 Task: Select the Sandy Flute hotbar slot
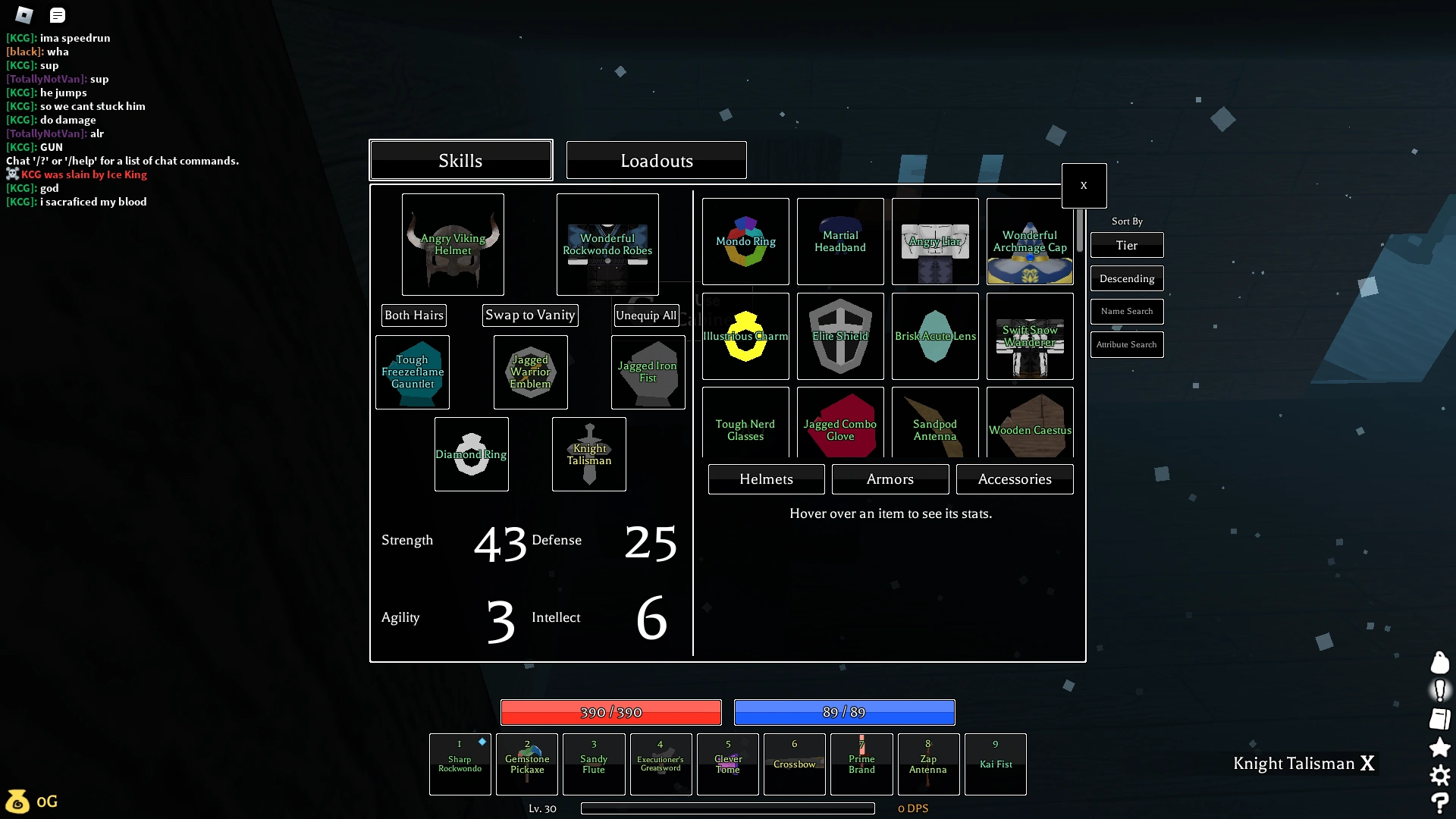(593, 764)
